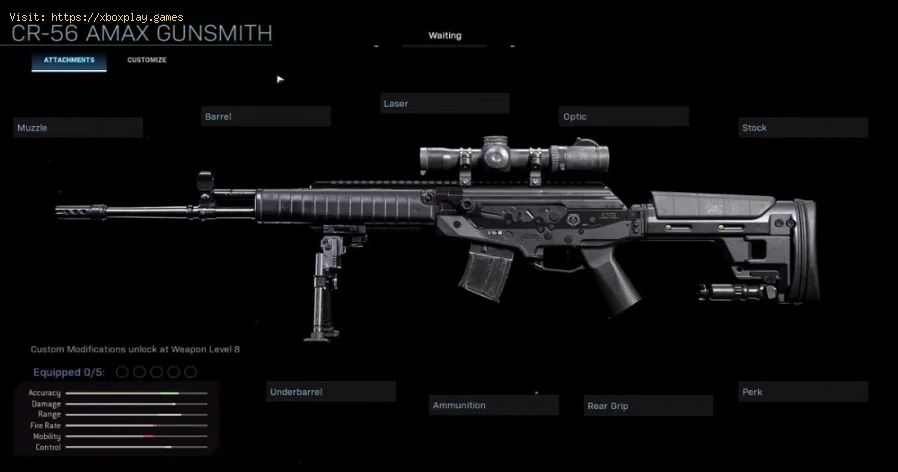Select the Rear Grip attachment slot
898x472 pixels.
click(x=648, y=405)
